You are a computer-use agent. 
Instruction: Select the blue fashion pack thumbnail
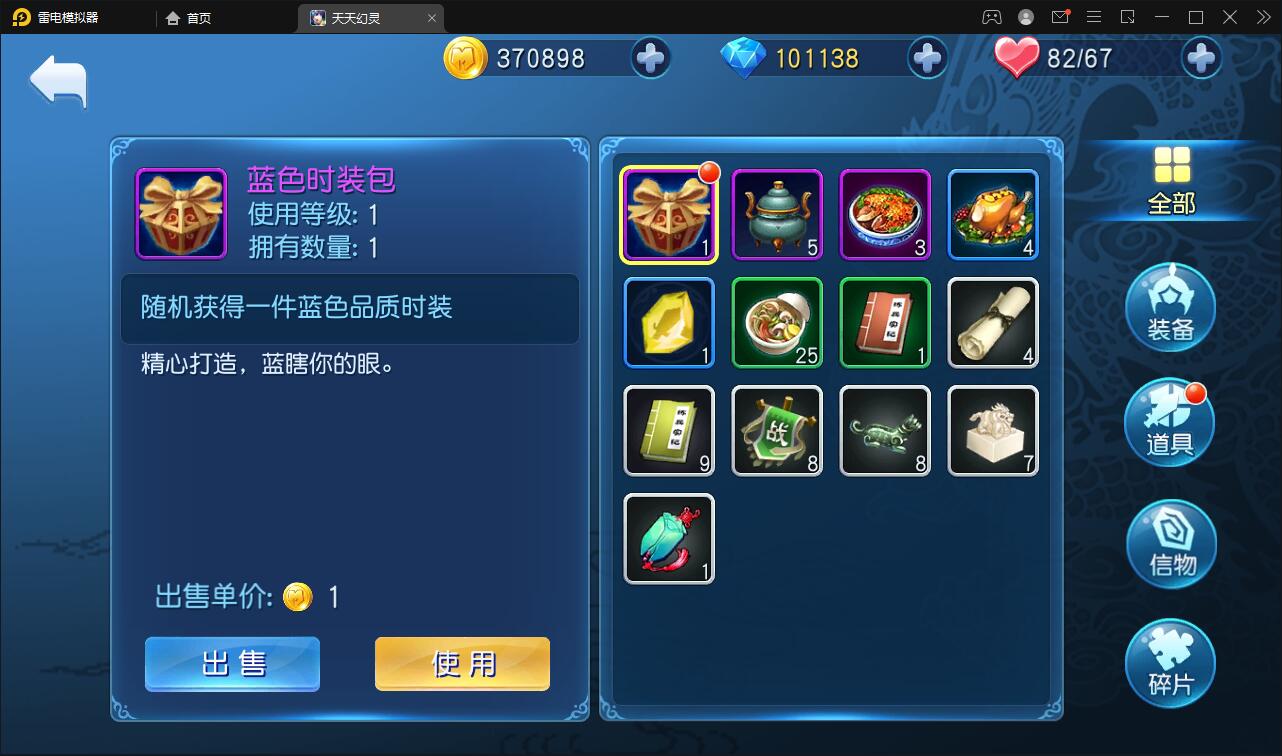click(x=668, y=214)
